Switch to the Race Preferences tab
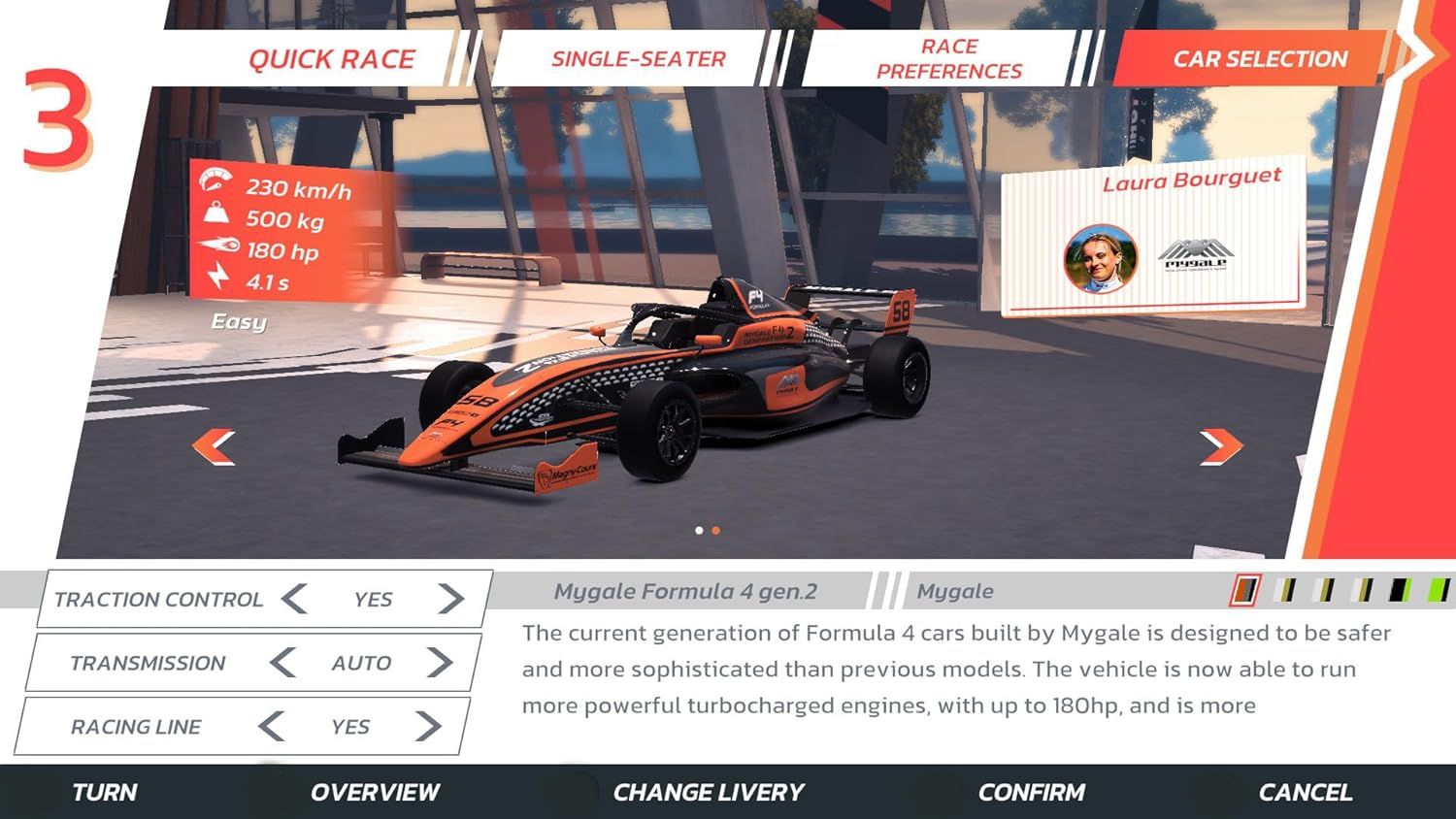Viewport: 1456px width, 819px height. pyautogui.click(x=947, y=56)
